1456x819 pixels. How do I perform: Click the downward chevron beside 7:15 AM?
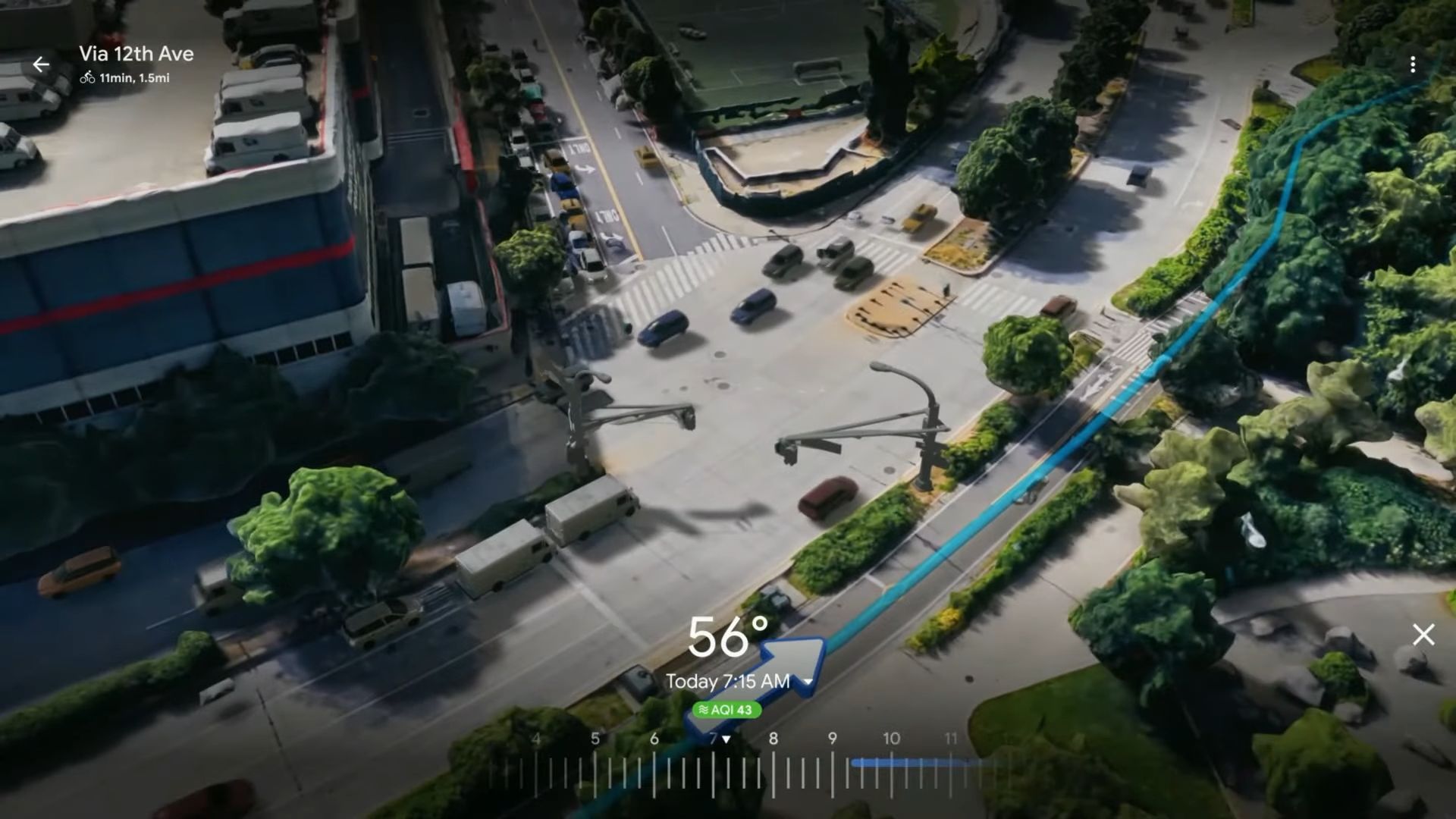click(808, 682)
